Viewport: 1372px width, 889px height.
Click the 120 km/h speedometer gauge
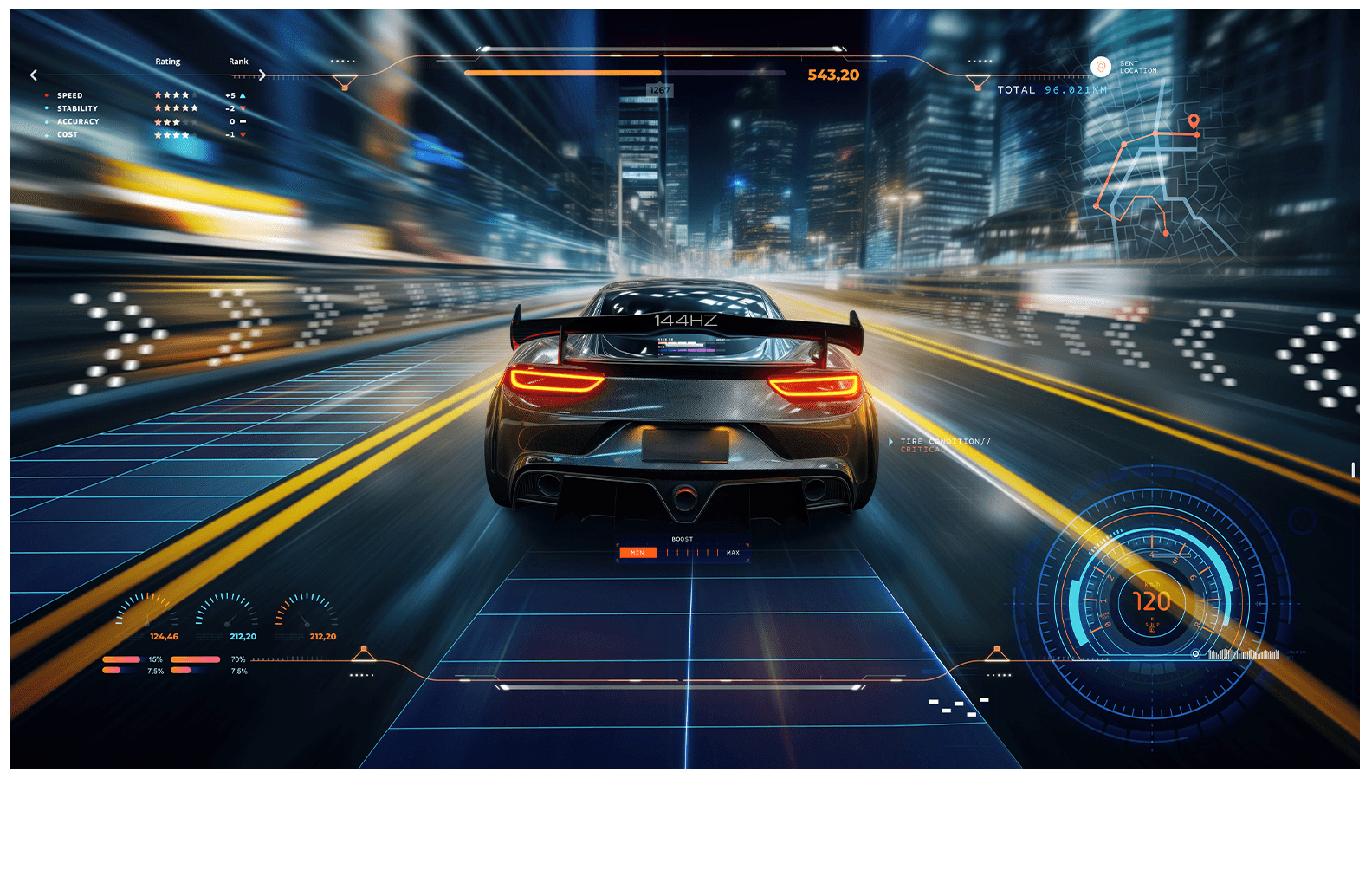pyautogui.click(x=1152, y=600)
